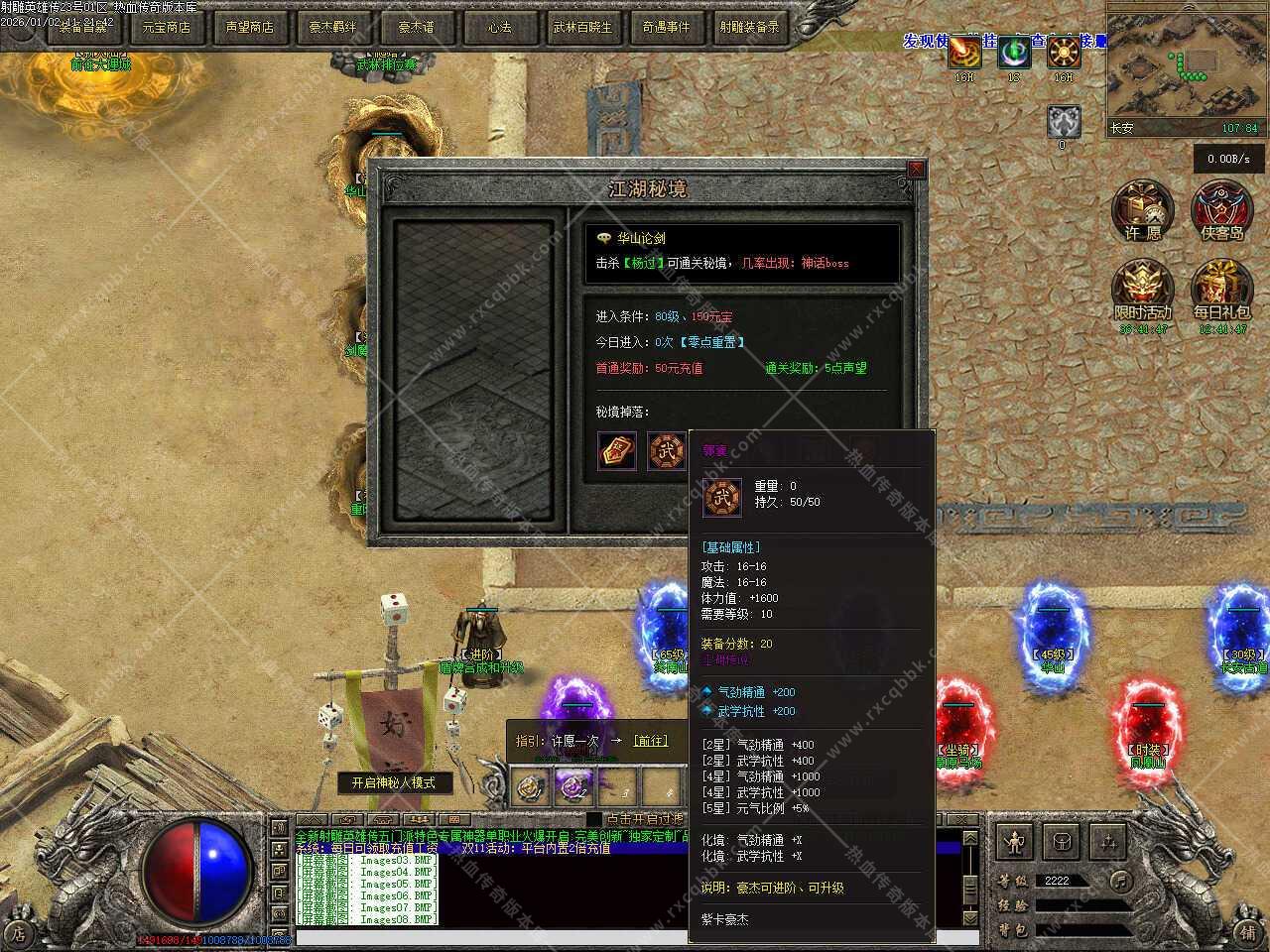
Task: Select the 武 token drop in 秘境掉落
Action: click(666, 451)
